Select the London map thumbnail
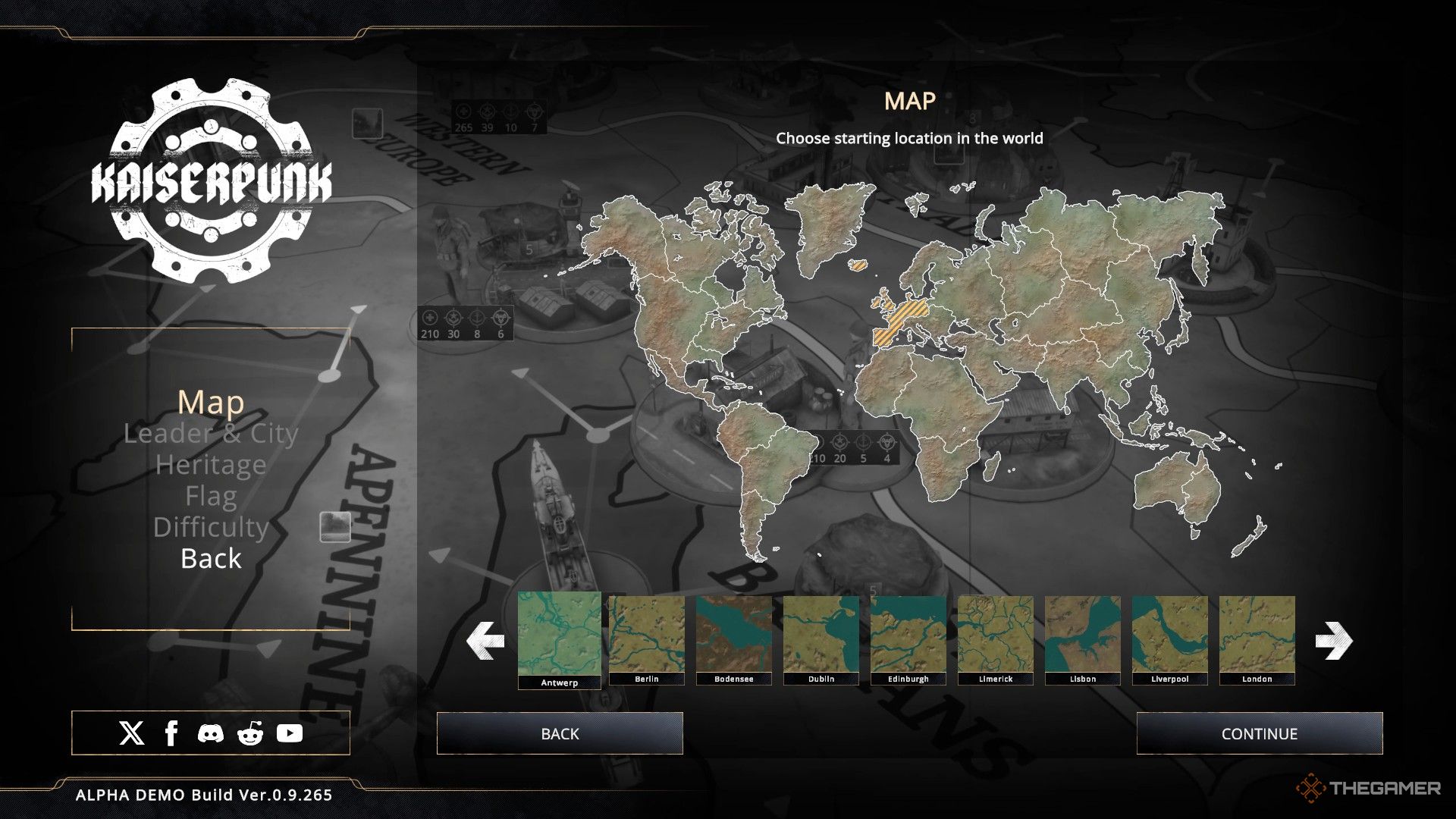Screen dimensions: 1456x819 point(1257,639)
